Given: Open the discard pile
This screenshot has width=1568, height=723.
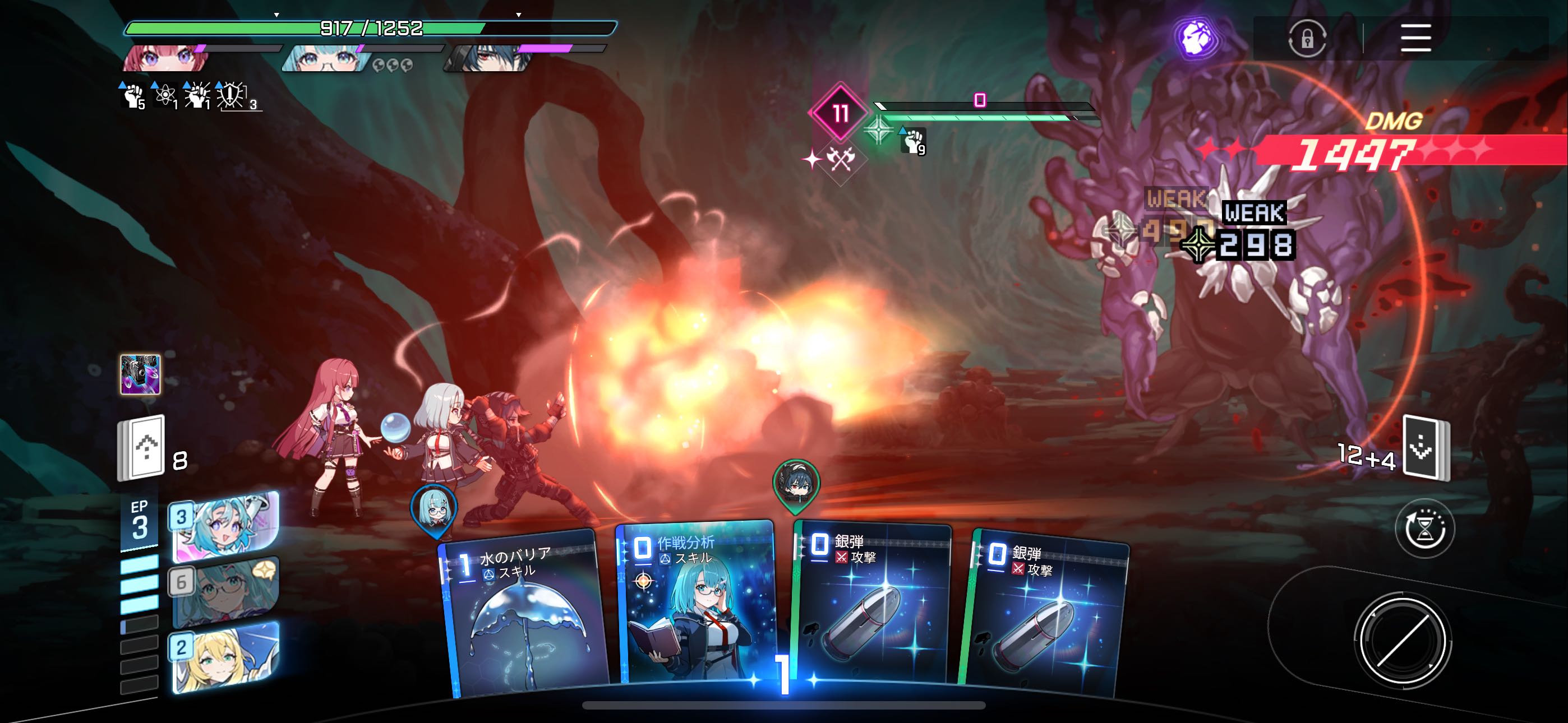Looking at the screenshot, I should pyautogui.click(x=1425, y=449).
